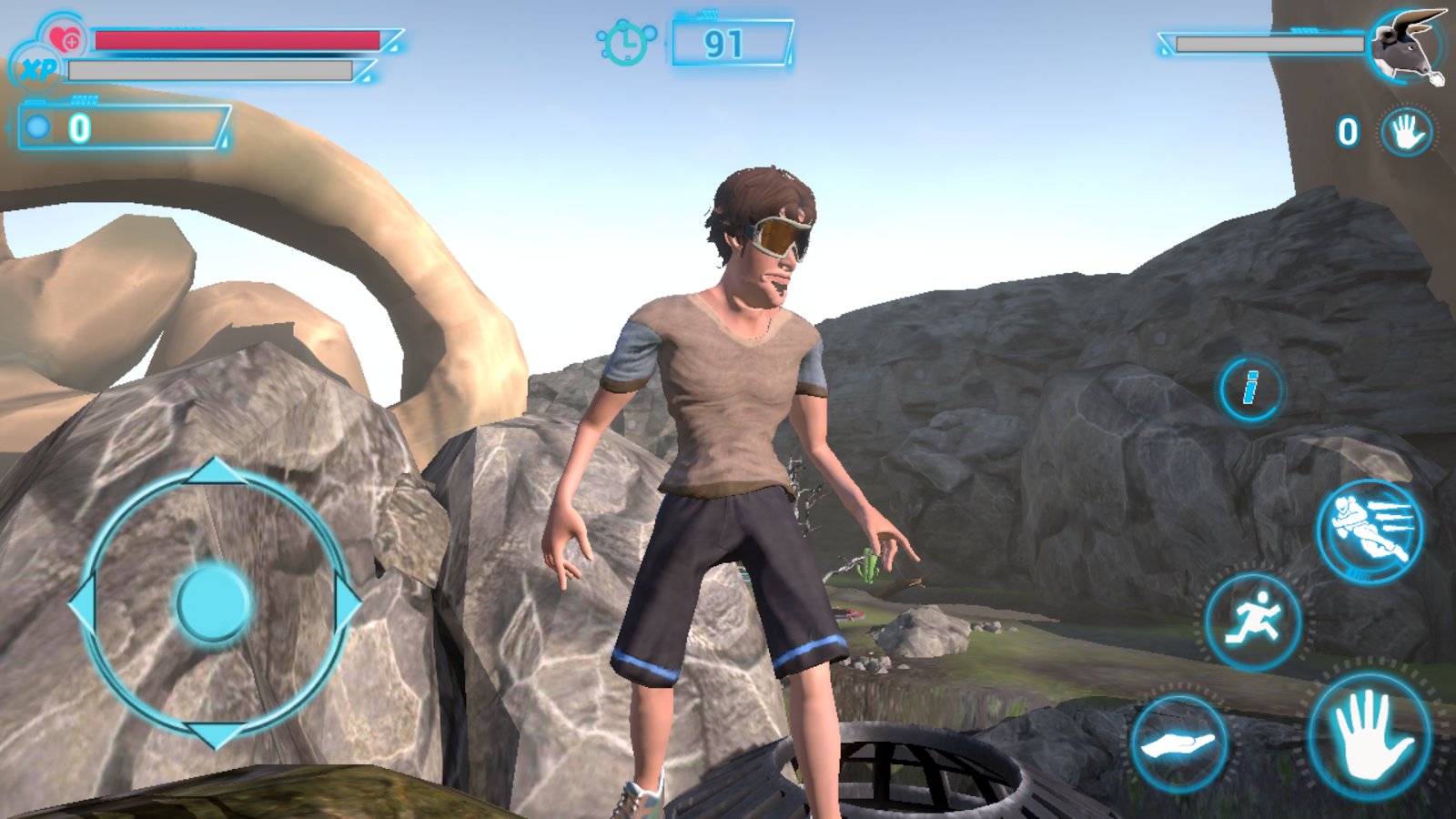Select the bull portrait icon
The width and height of the screenshot is (1456, 819).
(x=1406, y=45)
